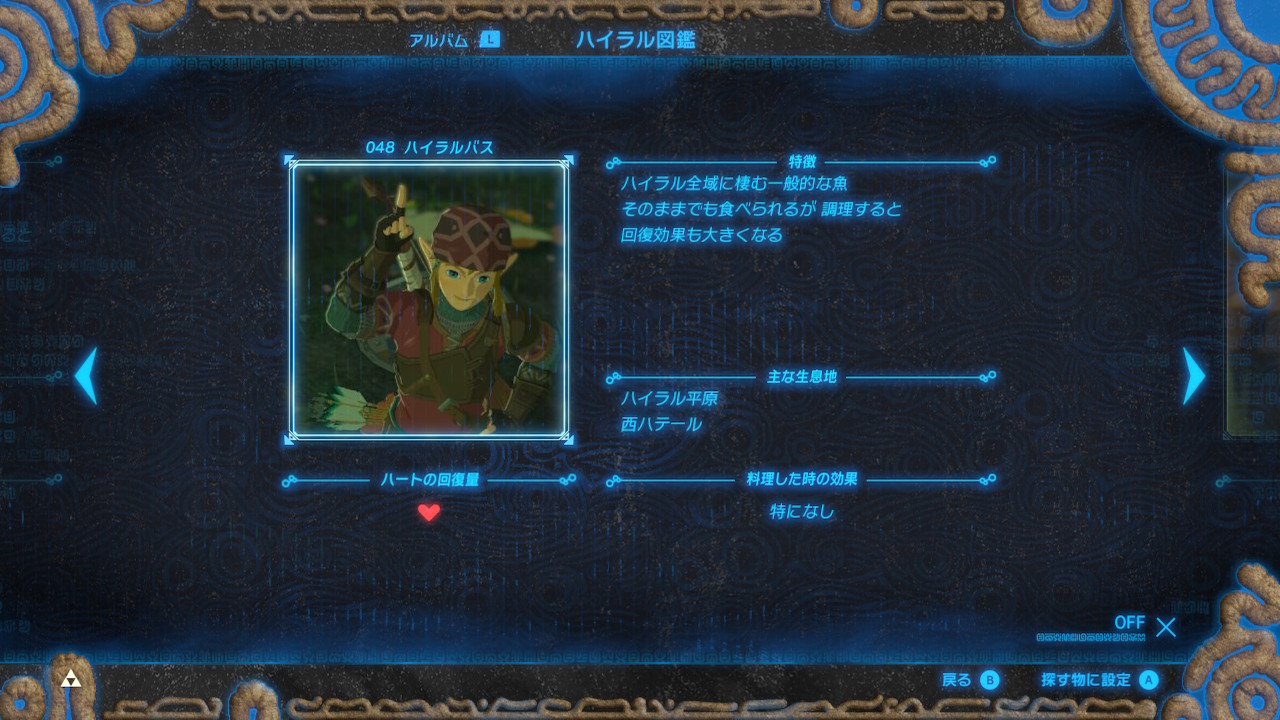Click the heart icon under ハートの回復量
This screenshot has height=720, width=1280.
pyautogui.click(x=429, y=513)
